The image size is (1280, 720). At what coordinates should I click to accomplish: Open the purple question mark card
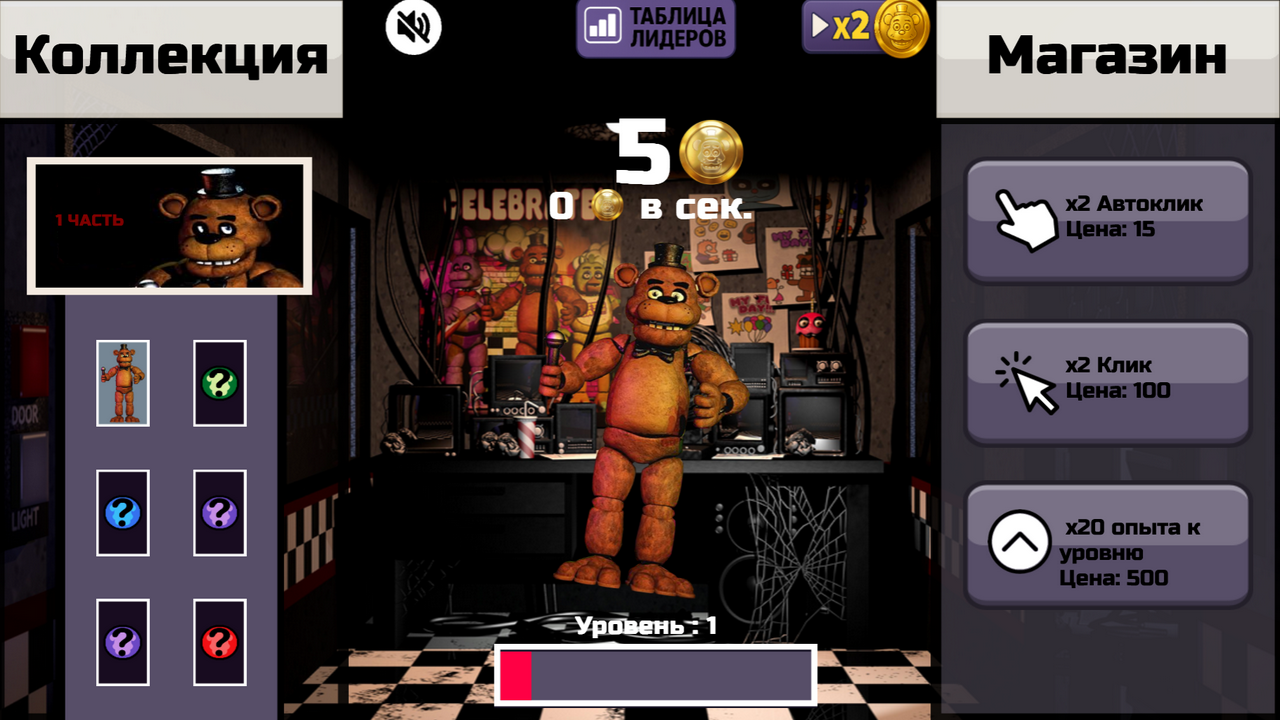[219, 513]
